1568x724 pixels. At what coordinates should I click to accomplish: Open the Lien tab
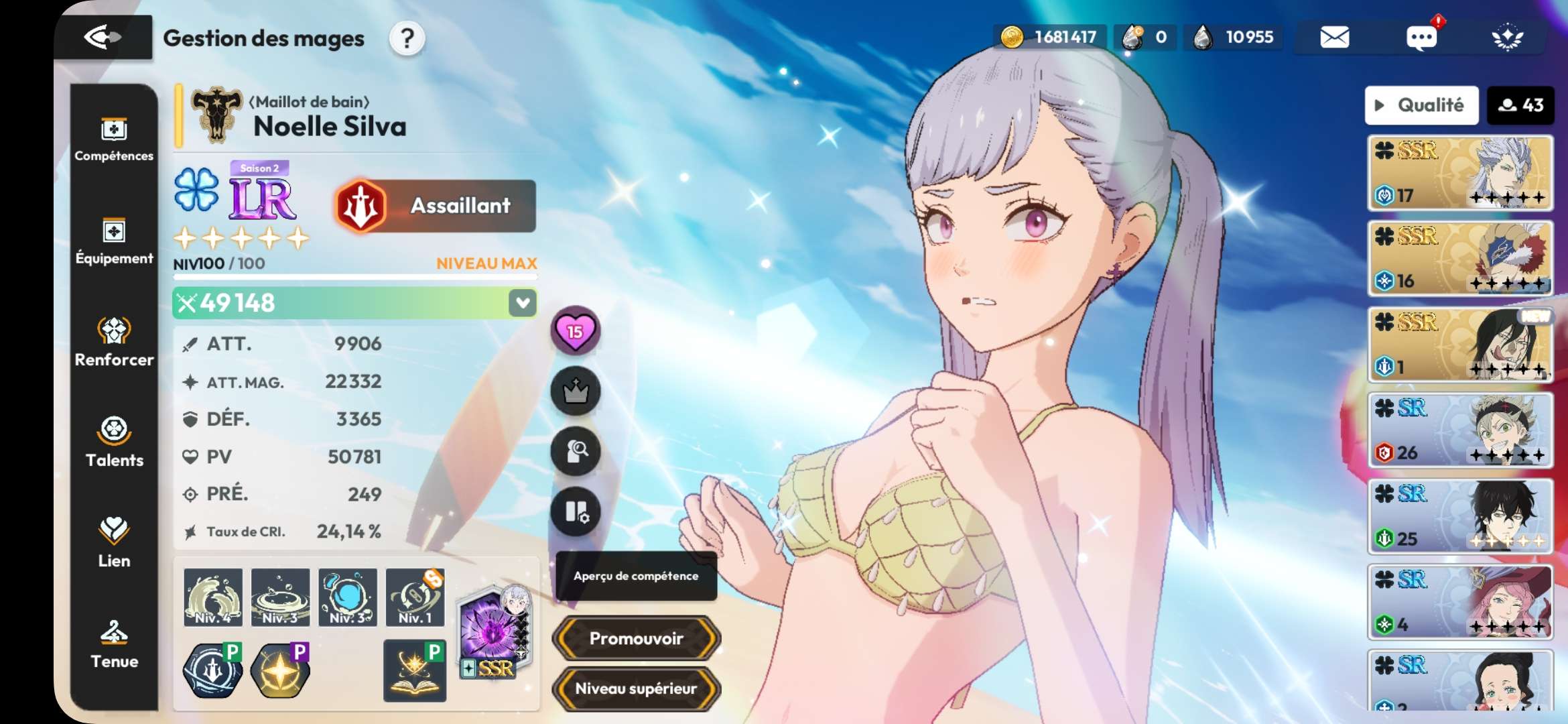coord(114,543)
